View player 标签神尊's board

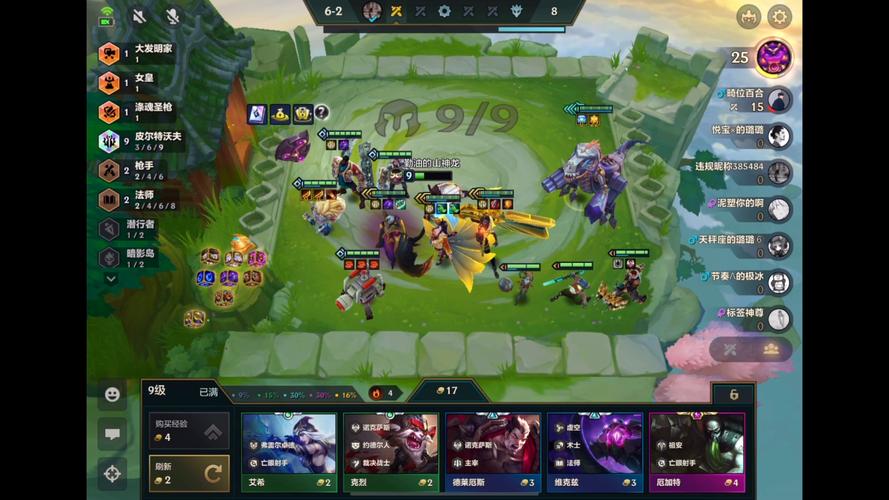tap(779, 318)
